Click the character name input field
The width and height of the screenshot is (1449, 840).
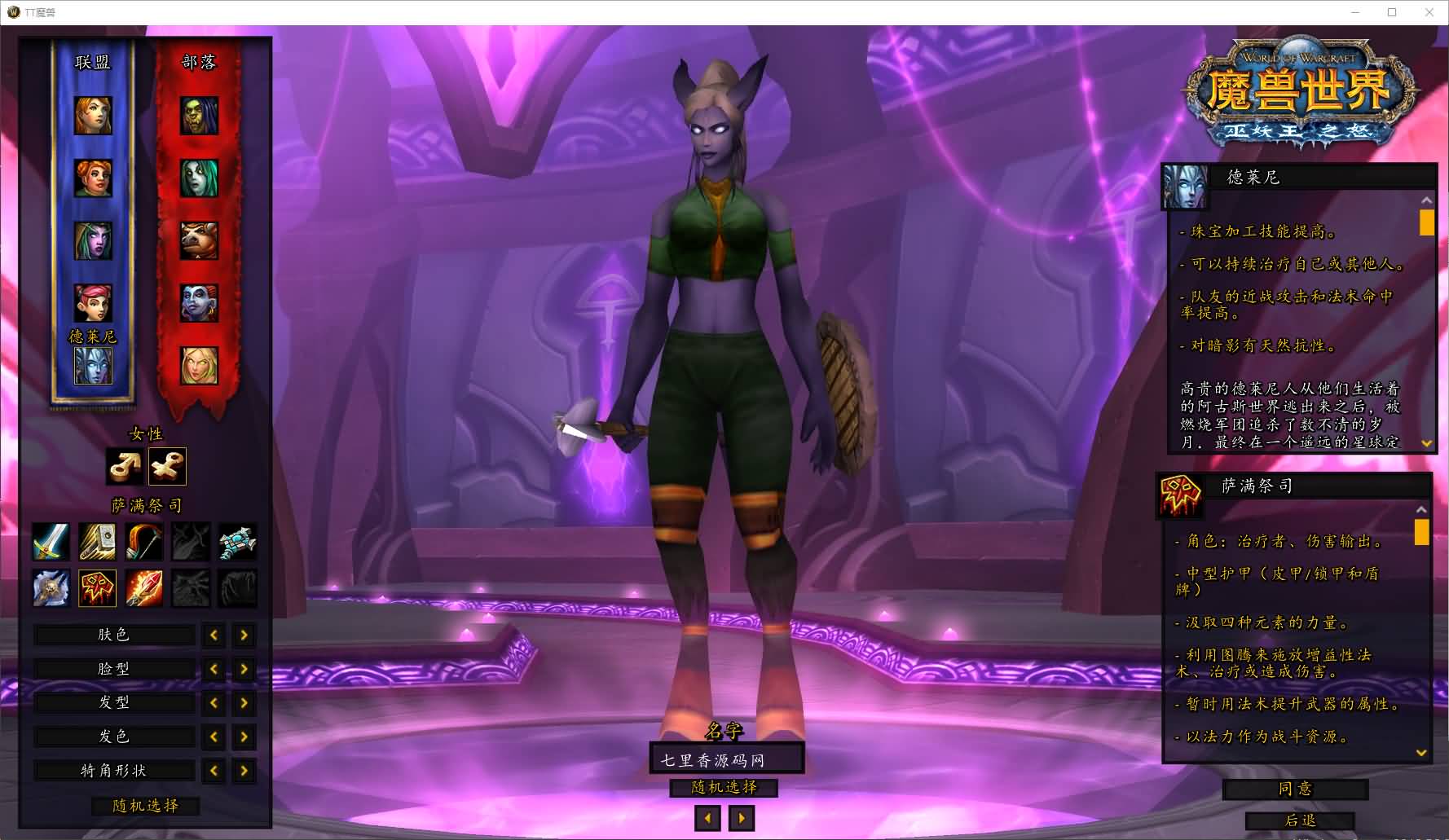(726, 759)
